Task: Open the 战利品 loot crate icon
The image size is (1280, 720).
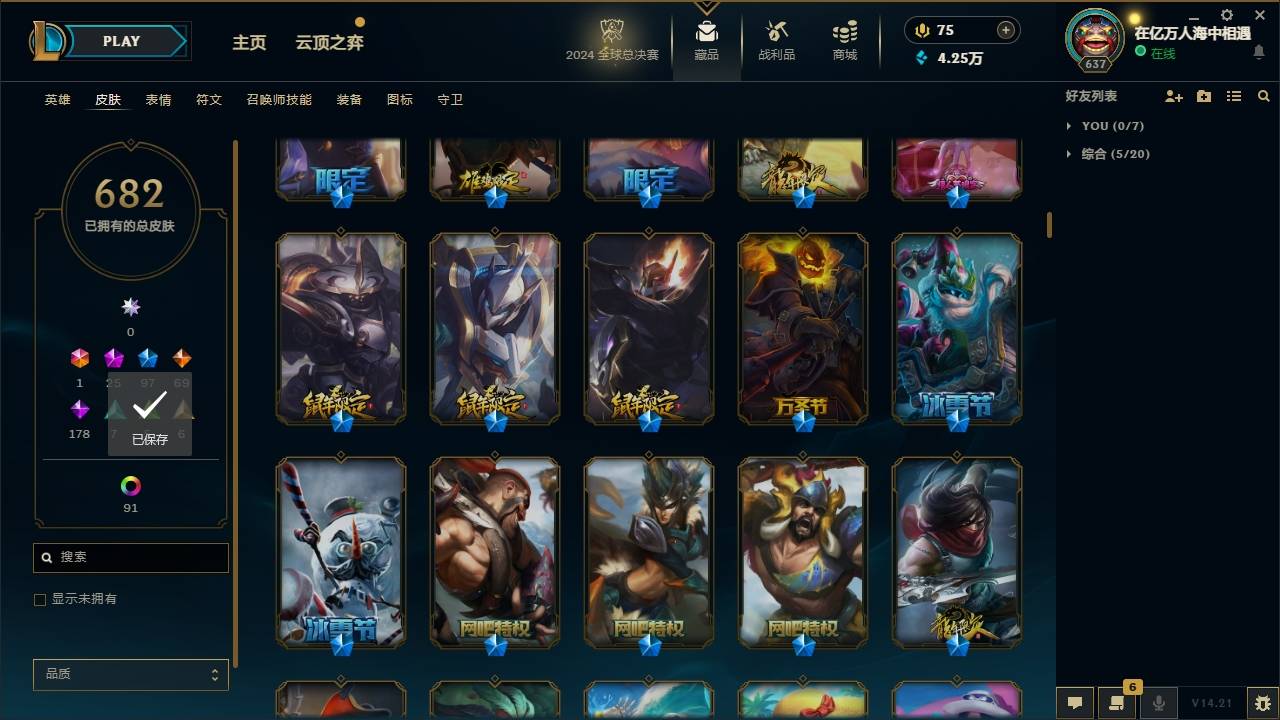Action: 776,30
